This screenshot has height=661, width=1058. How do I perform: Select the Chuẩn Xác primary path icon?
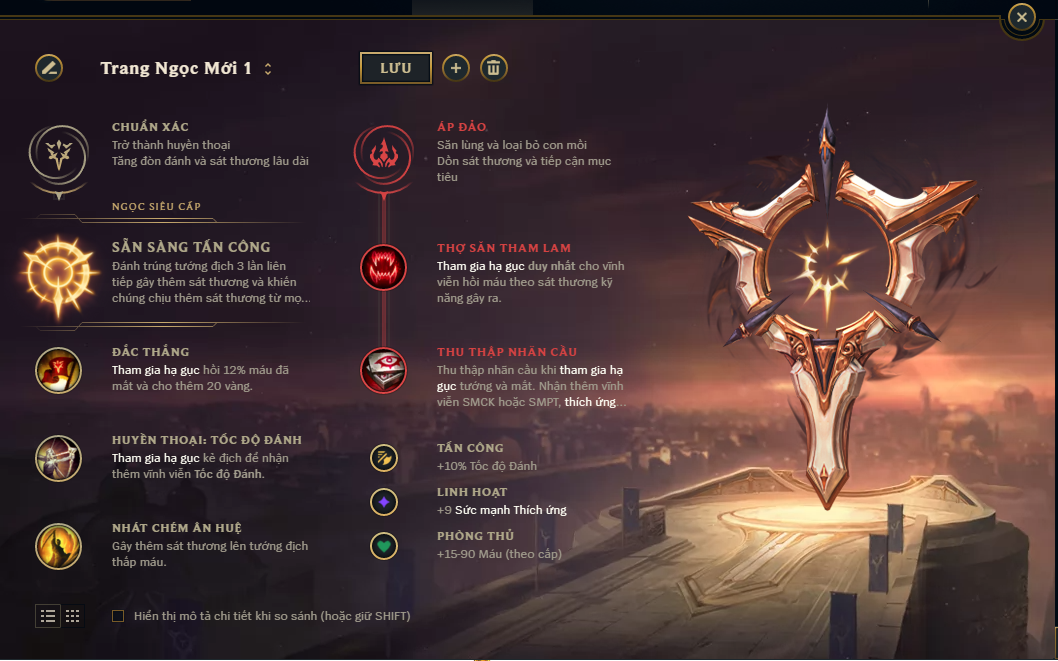click(x=58, y=153)
